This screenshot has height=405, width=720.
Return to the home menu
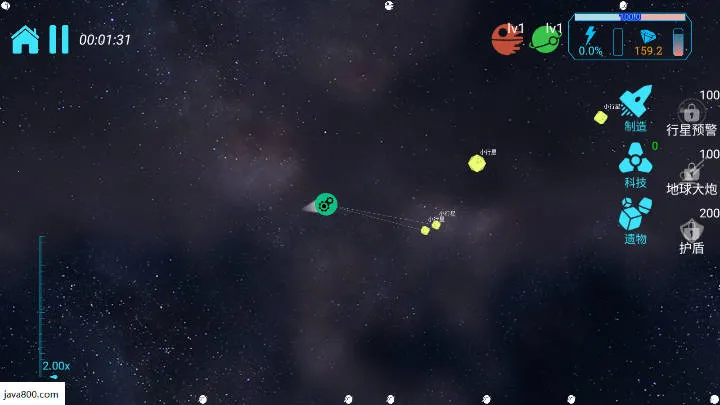click(25, 39)
